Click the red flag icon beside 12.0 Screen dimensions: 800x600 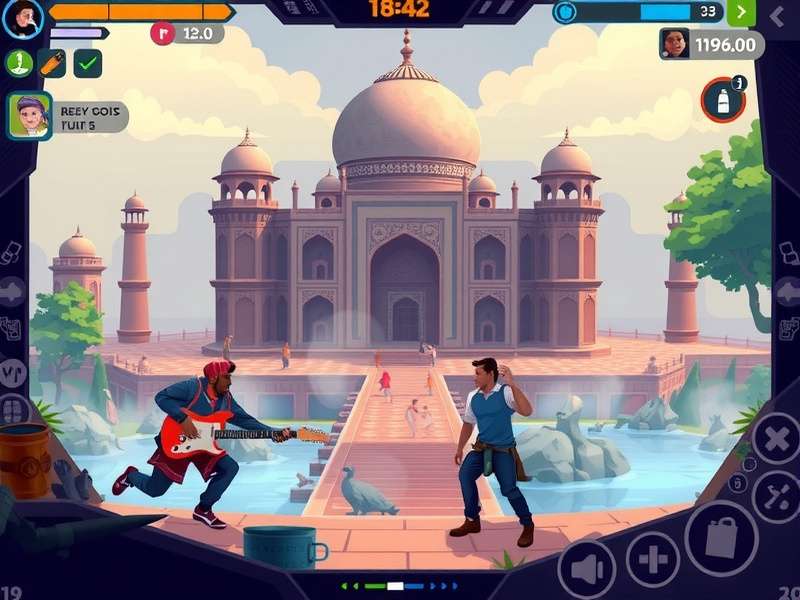[162, 33]
